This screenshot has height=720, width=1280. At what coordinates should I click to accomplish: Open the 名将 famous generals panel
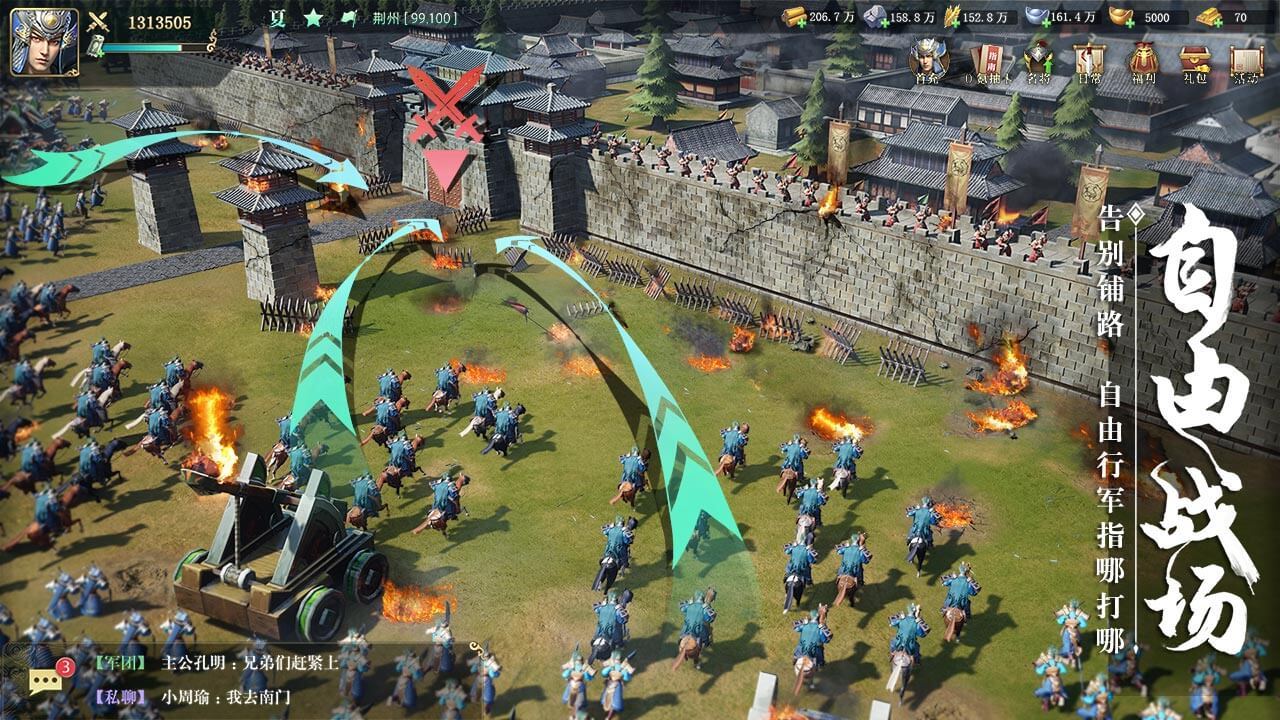point(1038,58)
